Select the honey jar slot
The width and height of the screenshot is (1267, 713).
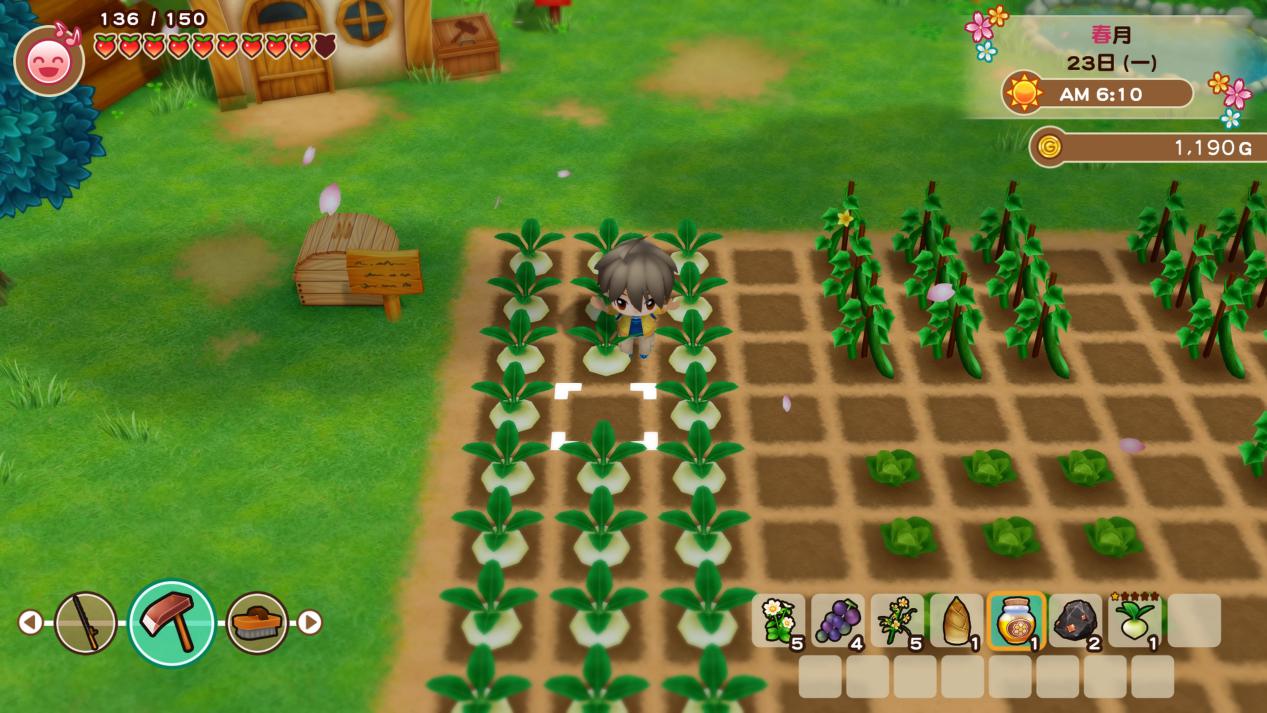pyautogui.click(x=1016, y=621)
